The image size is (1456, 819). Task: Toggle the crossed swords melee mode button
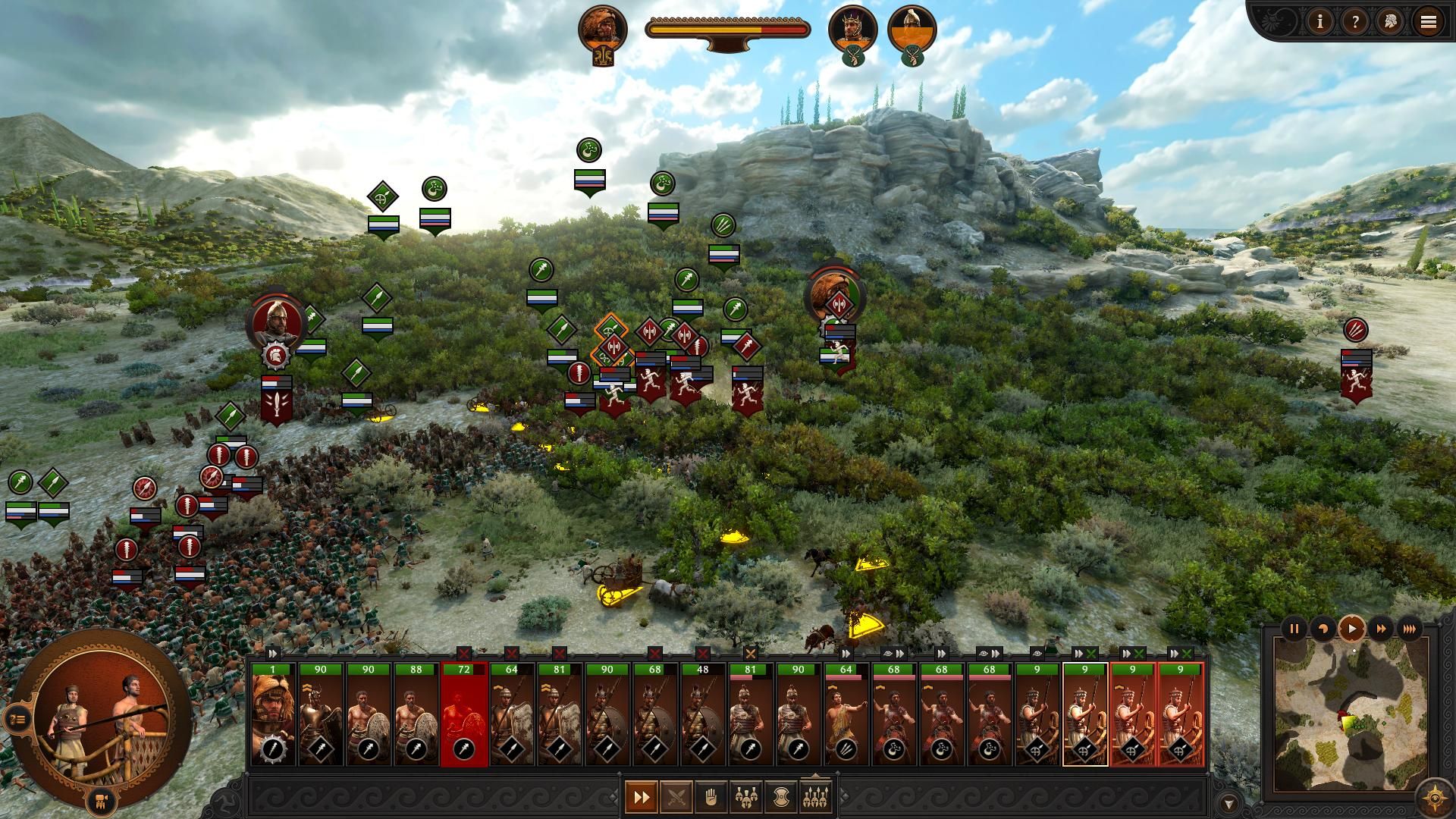(x=676, y=797)
